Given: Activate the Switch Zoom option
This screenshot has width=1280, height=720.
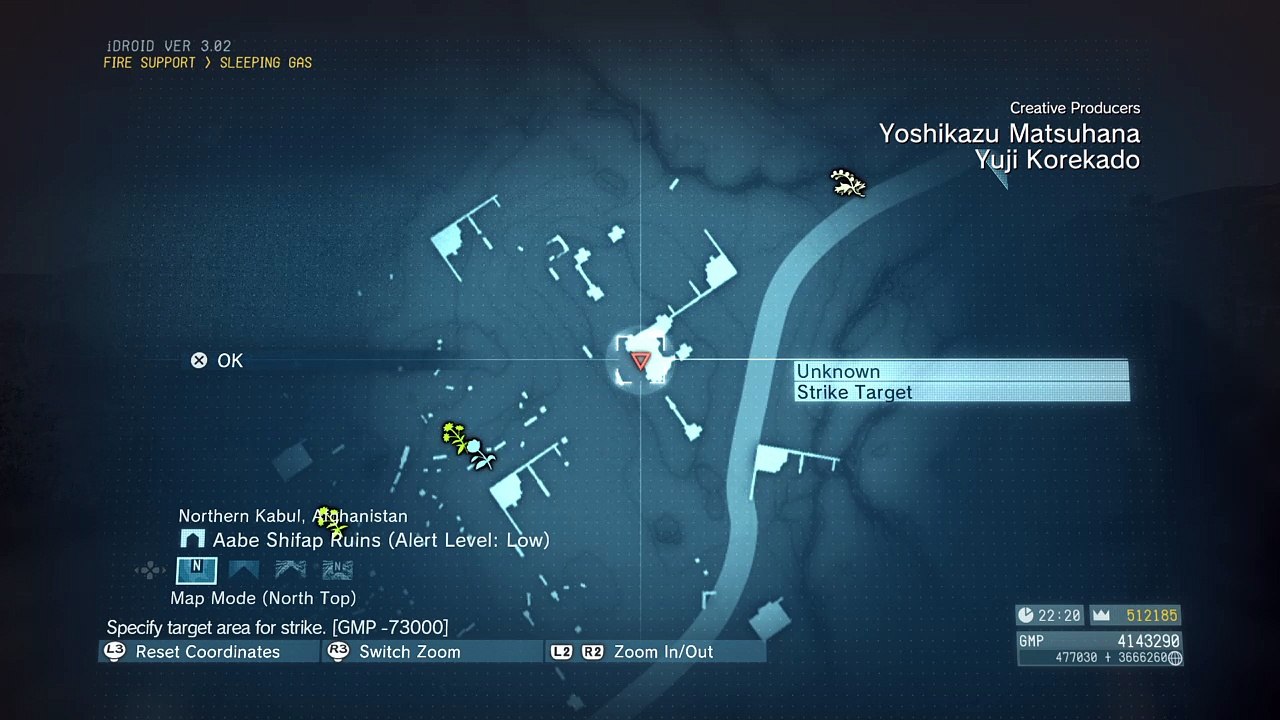Looking at the screenshot, I should tap(409, 652).
